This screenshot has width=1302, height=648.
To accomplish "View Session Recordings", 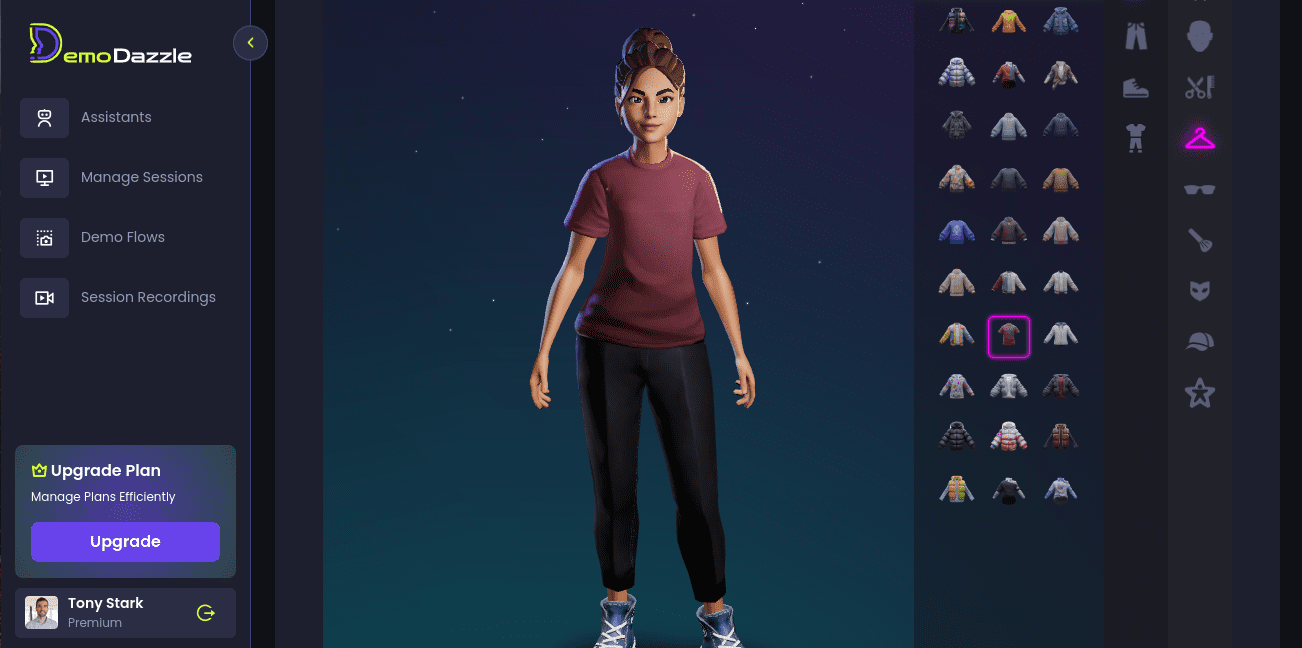I will coord(148,297).
